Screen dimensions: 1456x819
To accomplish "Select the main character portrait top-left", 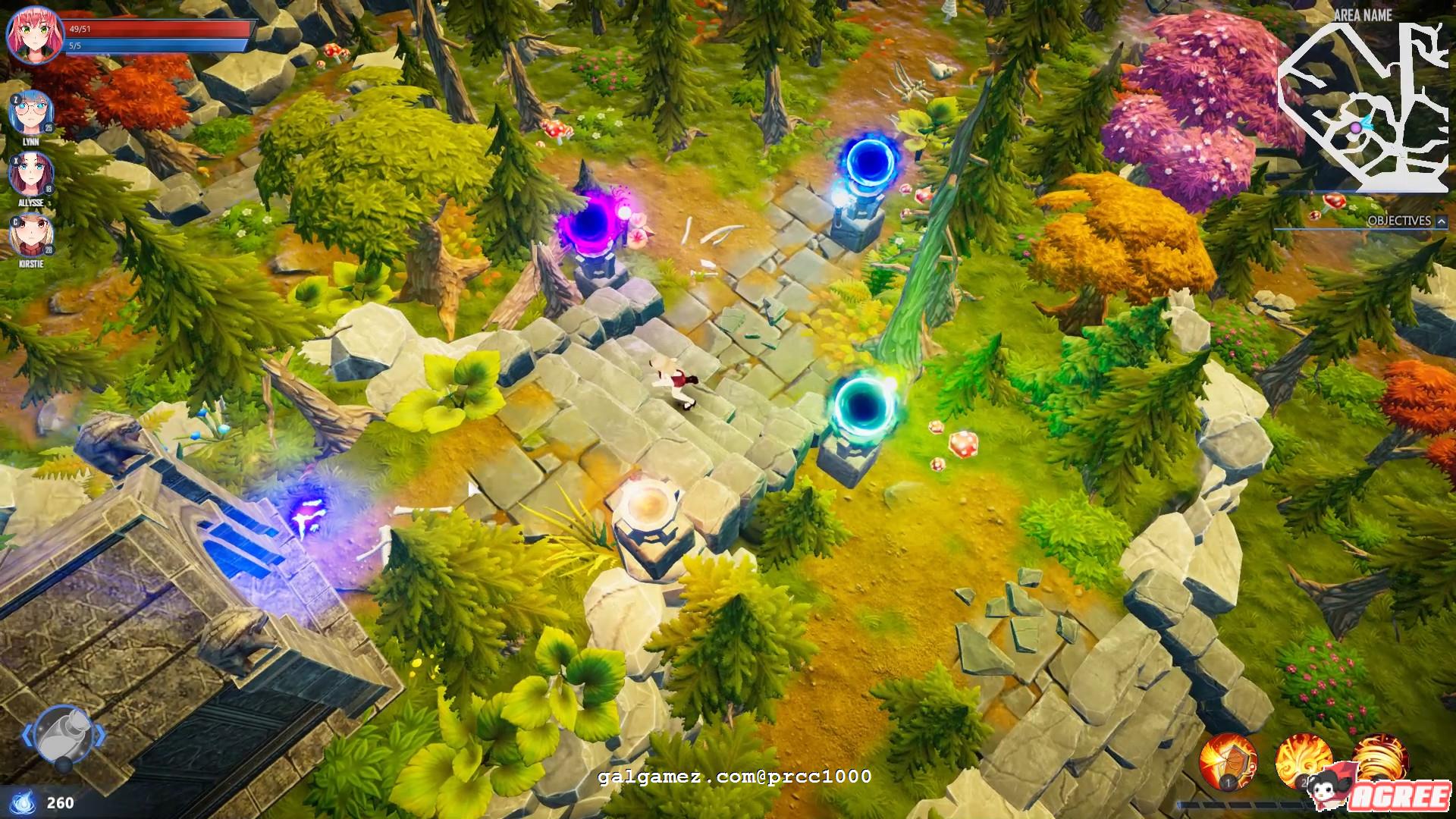I will point(34,34).
